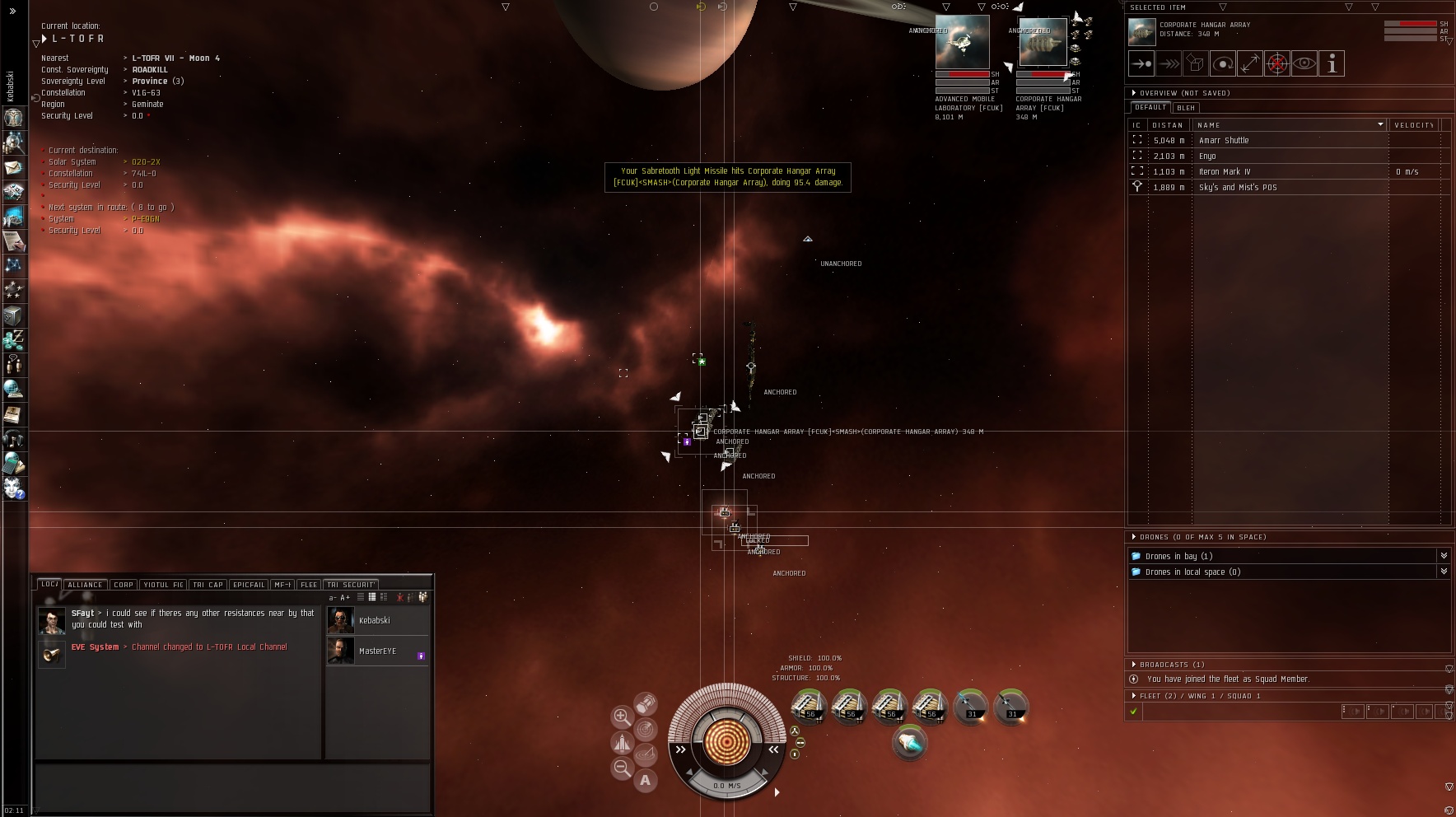This screenshot has height=817, width=1456.
Task: Select MasterEYE in the local member list
Action: pos(377,651)
